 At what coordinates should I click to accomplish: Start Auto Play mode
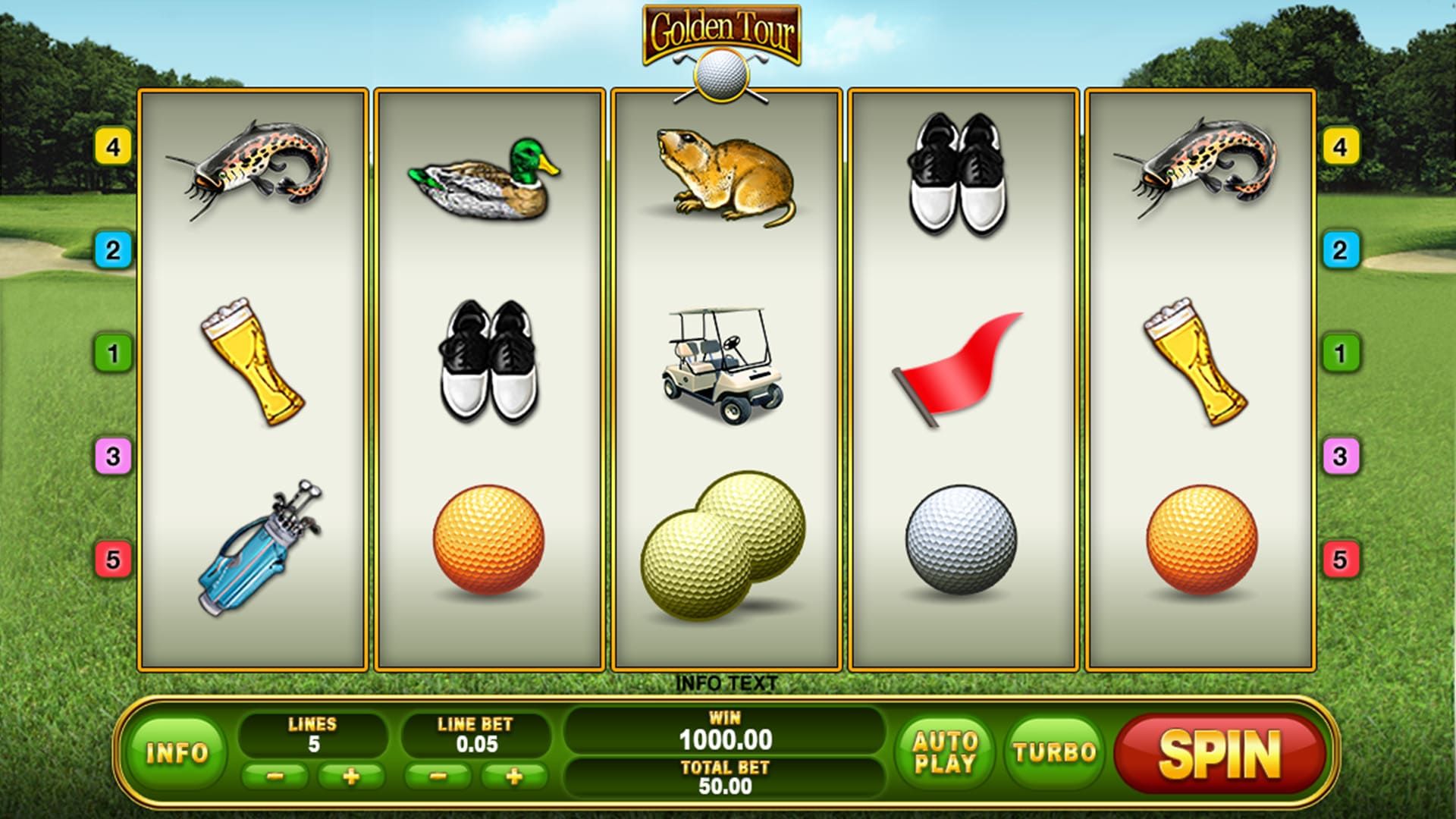point(945,752)
